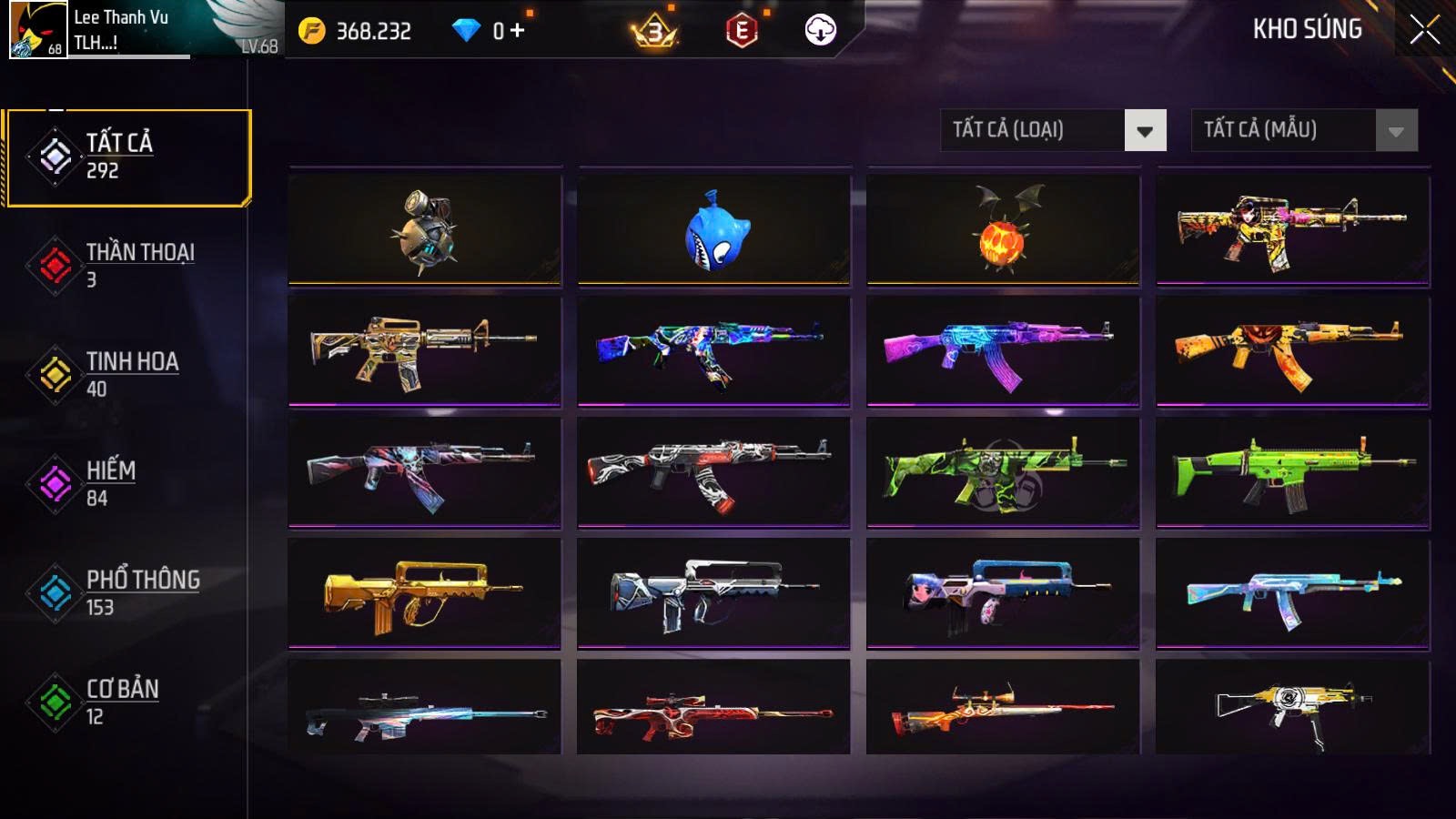
Task: Show Thần Thoại weapon skins
Action: click(127, 265)
